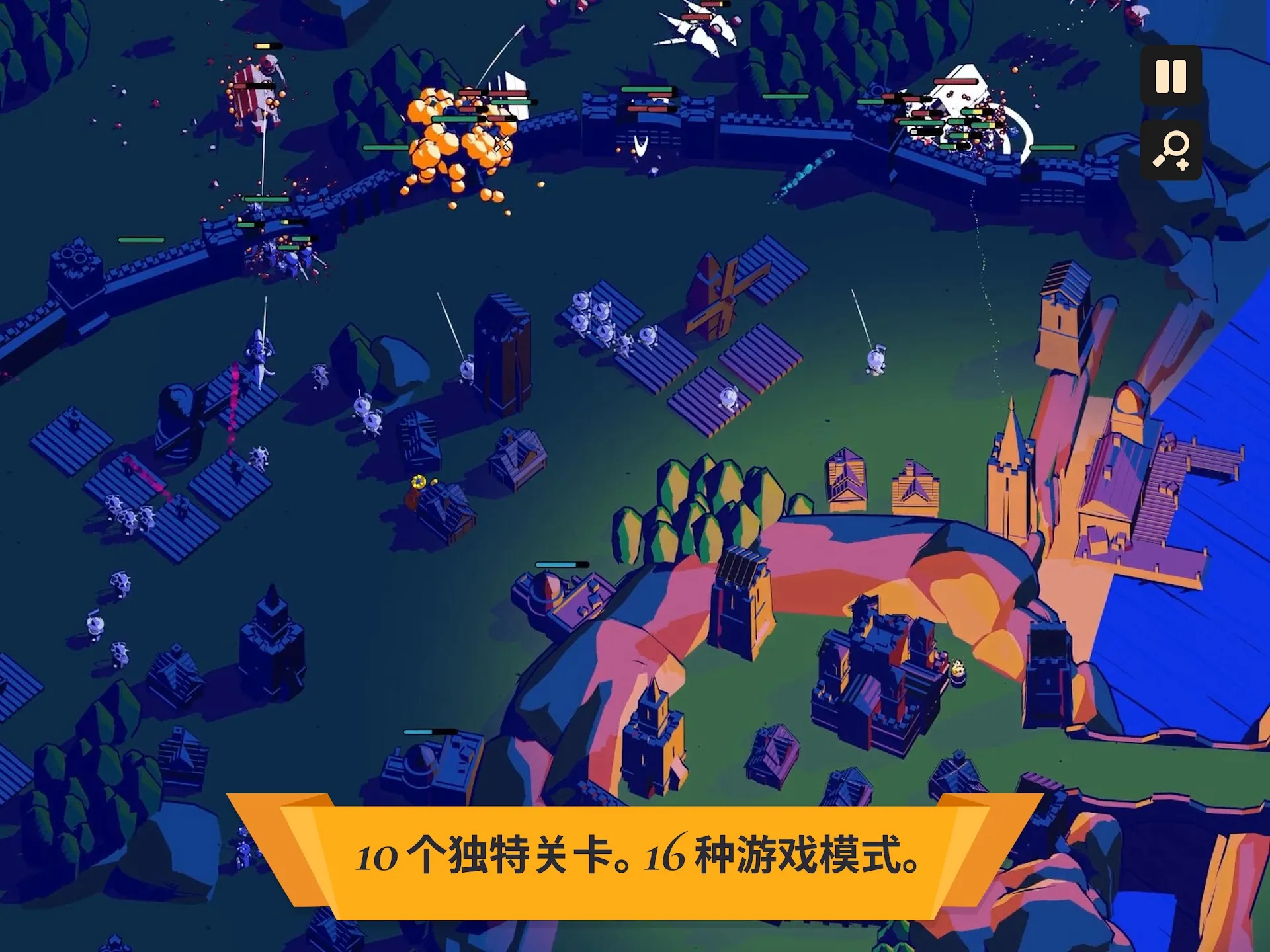Select the pink cathedral spire on the right
Viewport: 1270px width, 952px height.
(1010, 430)
